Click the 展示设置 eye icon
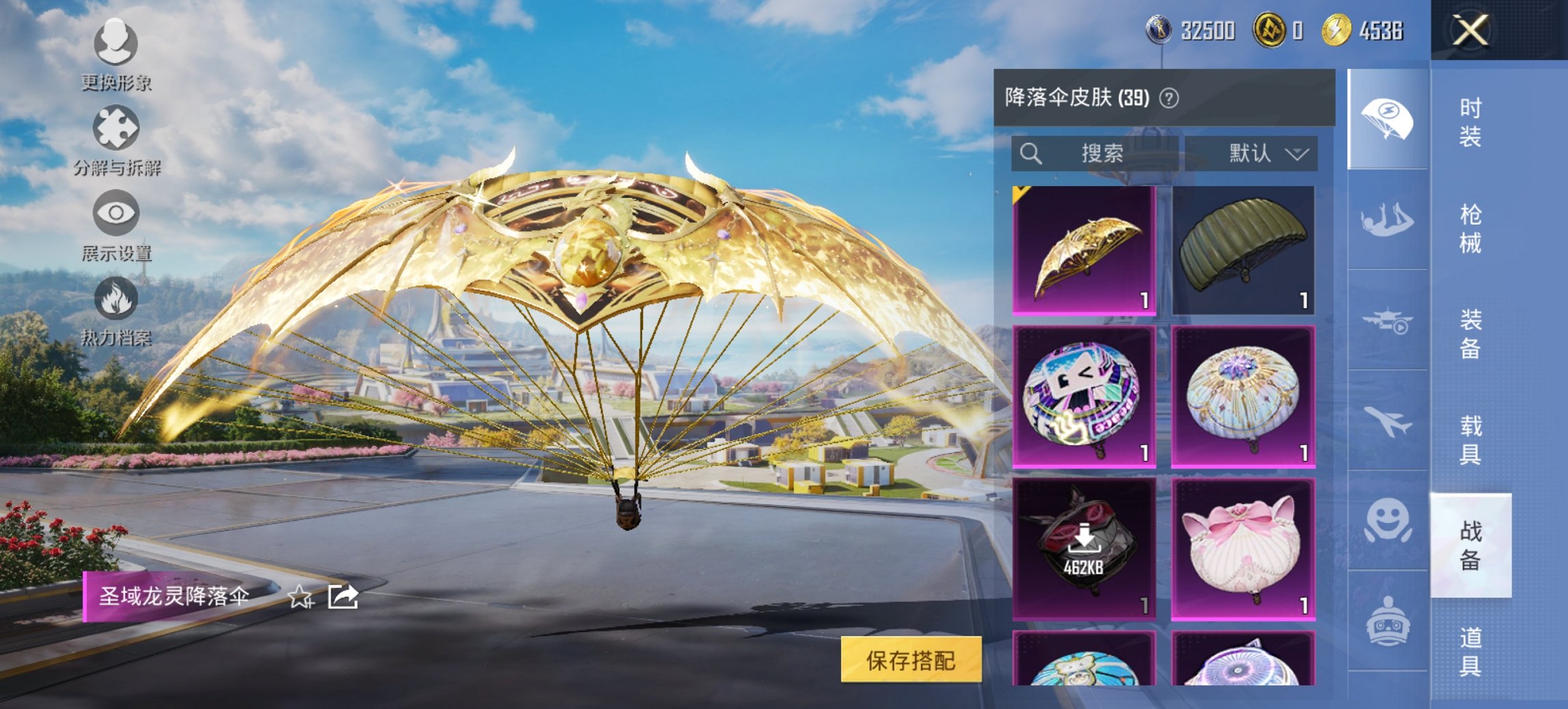This screenshot has height=709, width=1568. (x=116, y=213)
